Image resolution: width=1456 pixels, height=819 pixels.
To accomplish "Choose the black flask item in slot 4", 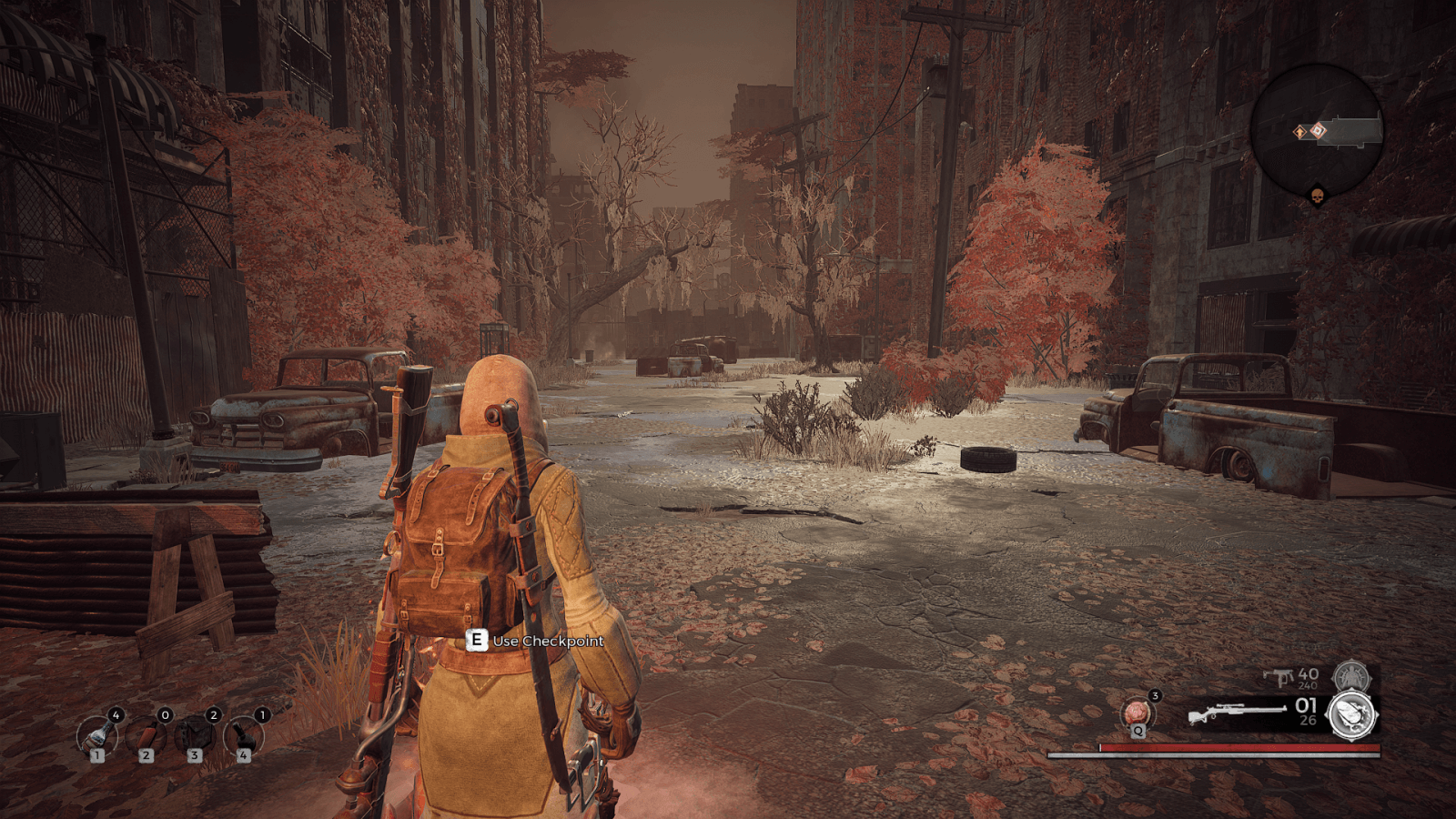I will [243, 734].
